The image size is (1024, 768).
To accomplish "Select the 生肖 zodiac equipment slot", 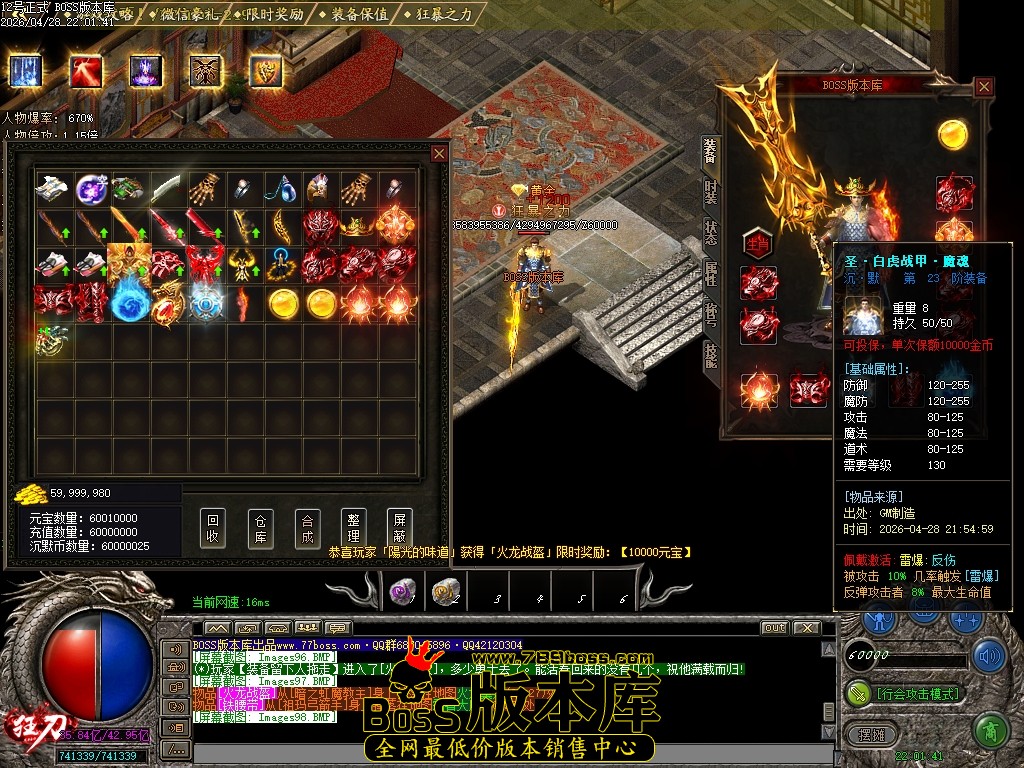I will coord(757,243).
